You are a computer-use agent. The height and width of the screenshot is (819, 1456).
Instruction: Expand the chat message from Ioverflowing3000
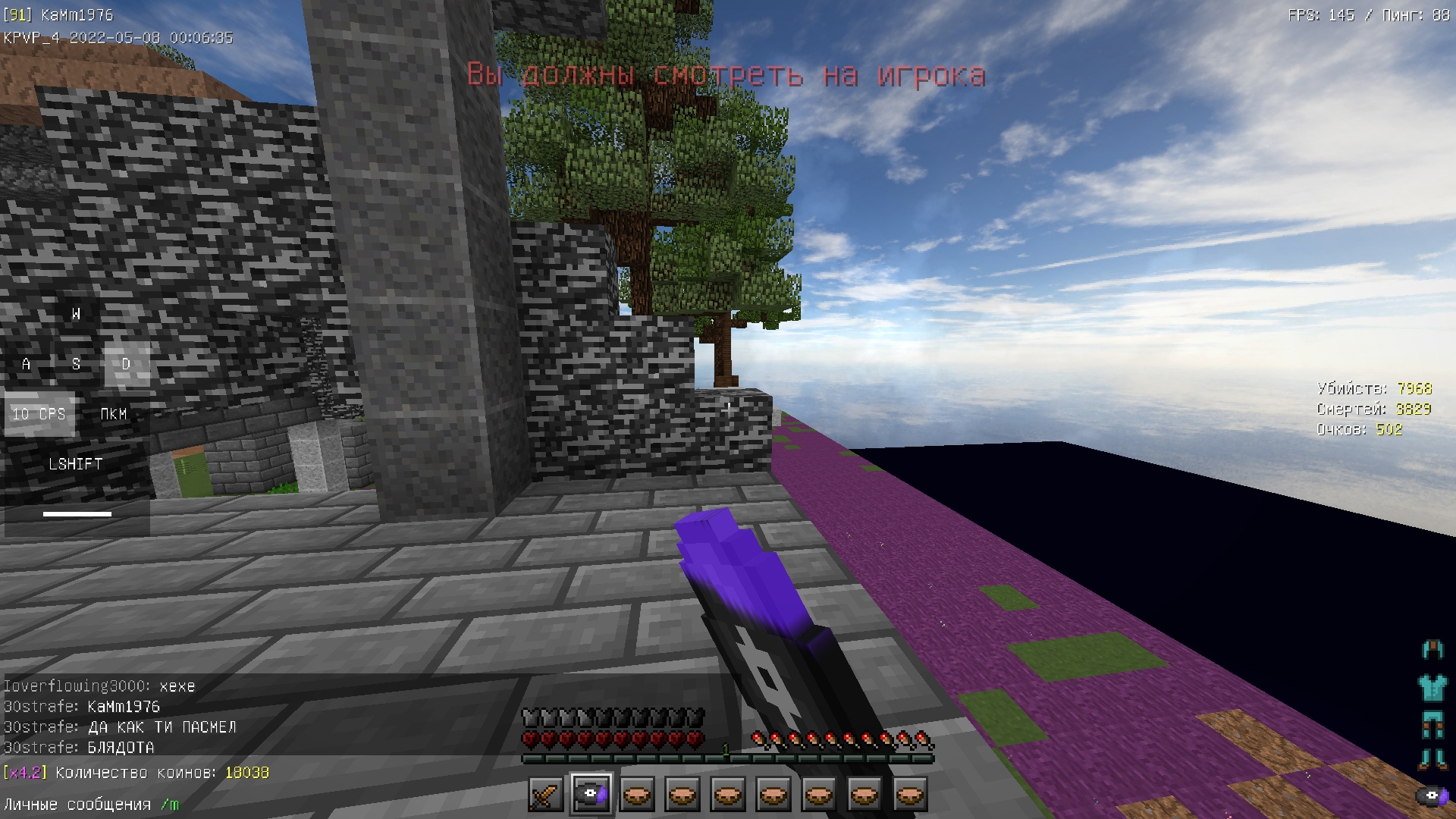point(99,685)
